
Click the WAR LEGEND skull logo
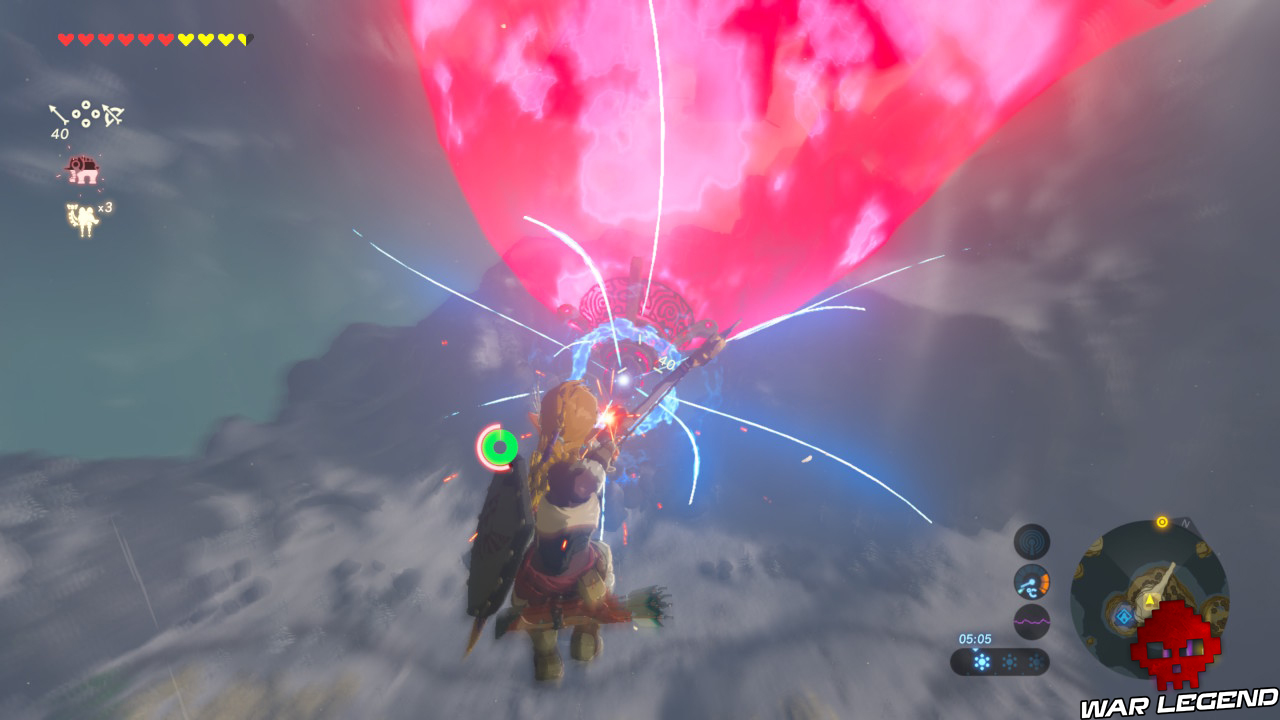pos(1174,644)
